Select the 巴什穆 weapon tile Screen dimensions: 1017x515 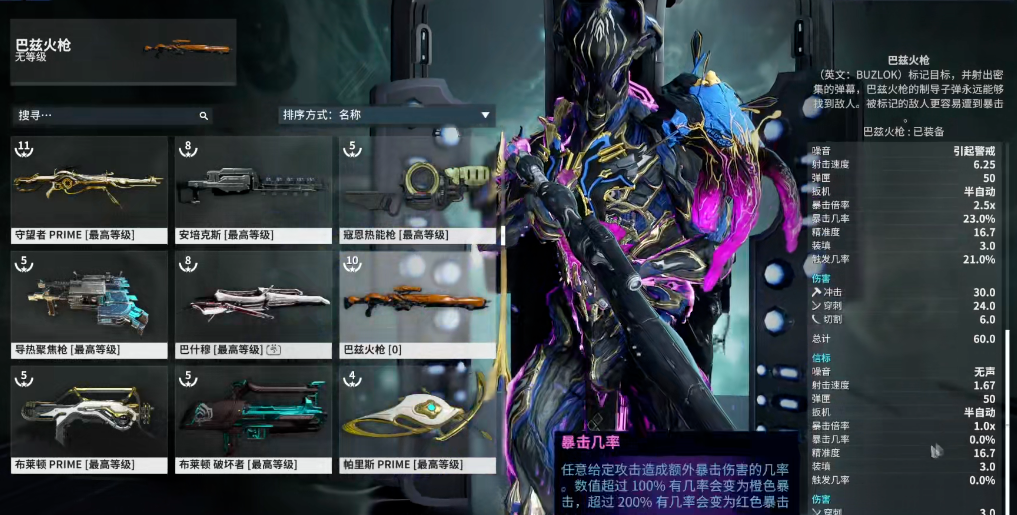point(253,304)
